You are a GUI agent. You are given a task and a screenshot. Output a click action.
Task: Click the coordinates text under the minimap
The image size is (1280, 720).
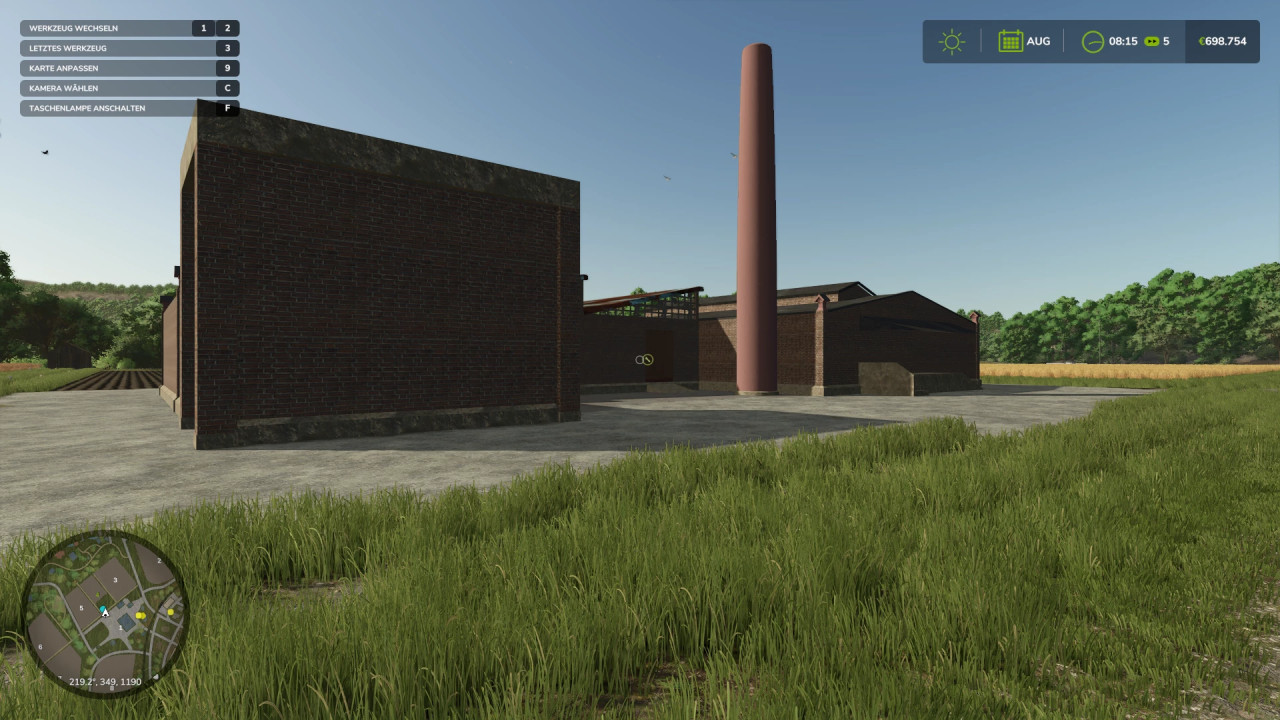105,681
